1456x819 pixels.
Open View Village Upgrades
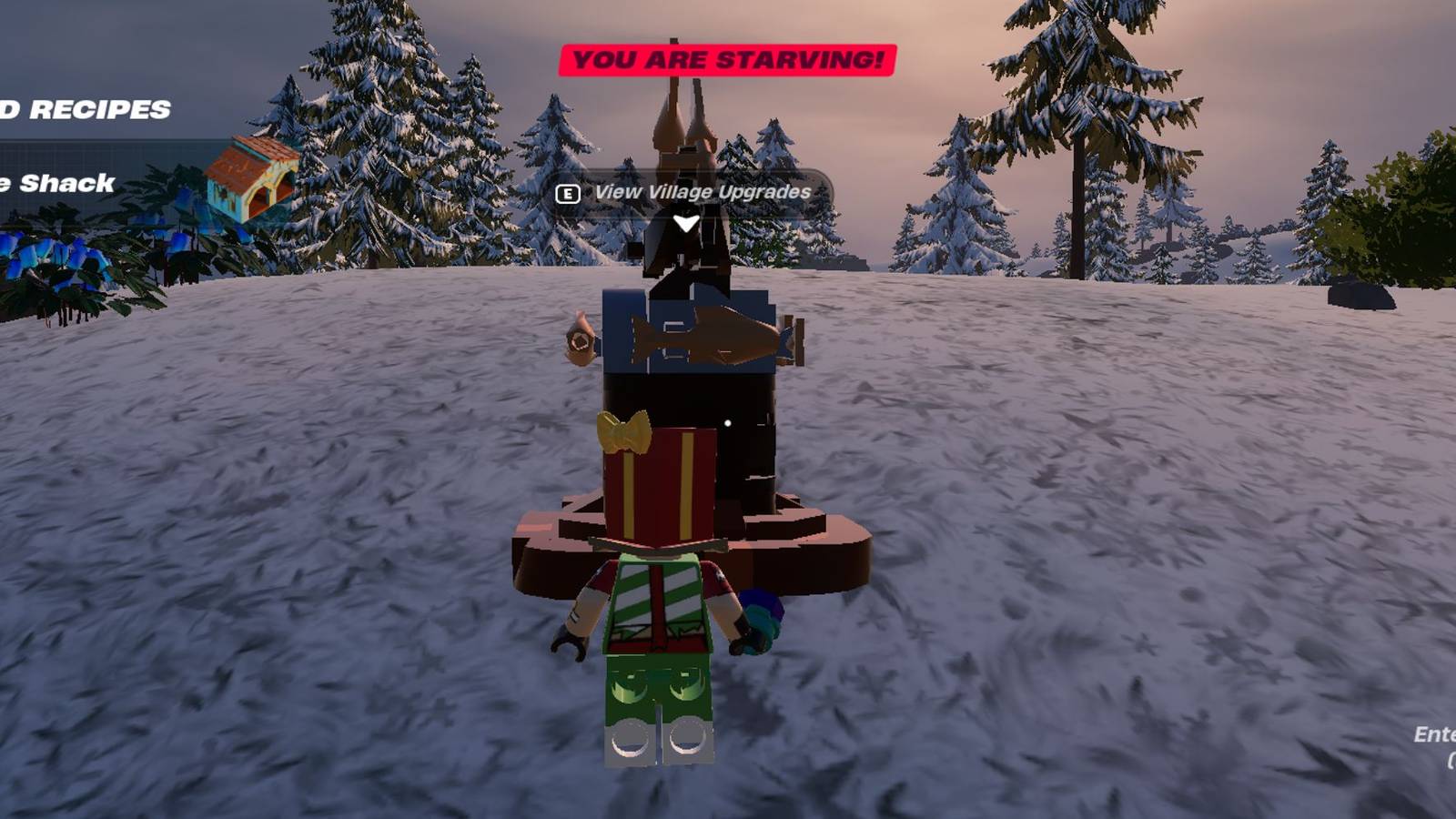coord(703,193)
